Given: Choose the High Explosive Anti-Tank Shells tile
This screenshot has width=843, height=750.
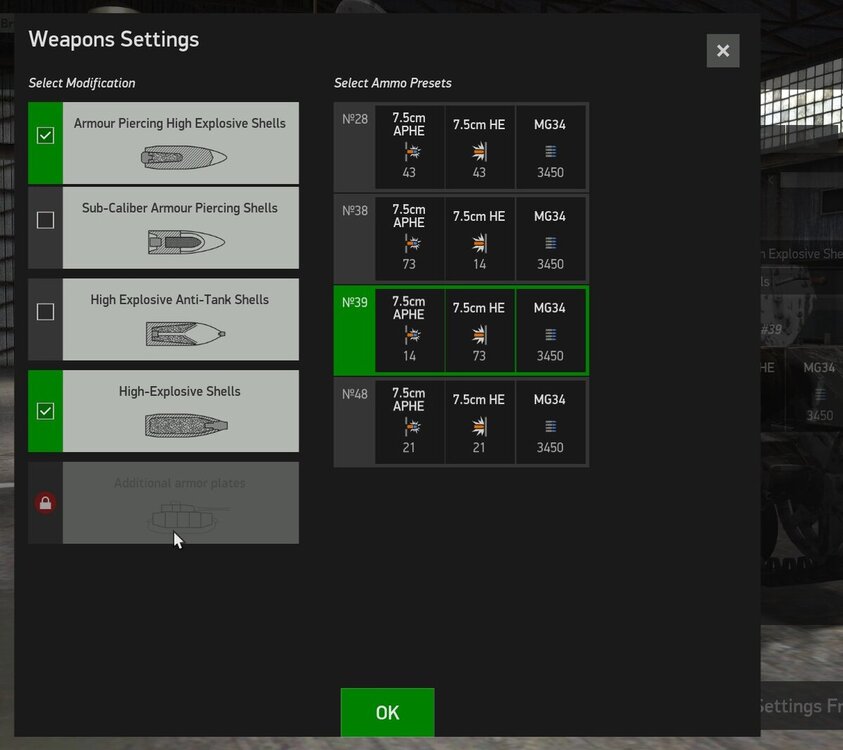Looking at the screenshot, I should [x=181, y=319].
